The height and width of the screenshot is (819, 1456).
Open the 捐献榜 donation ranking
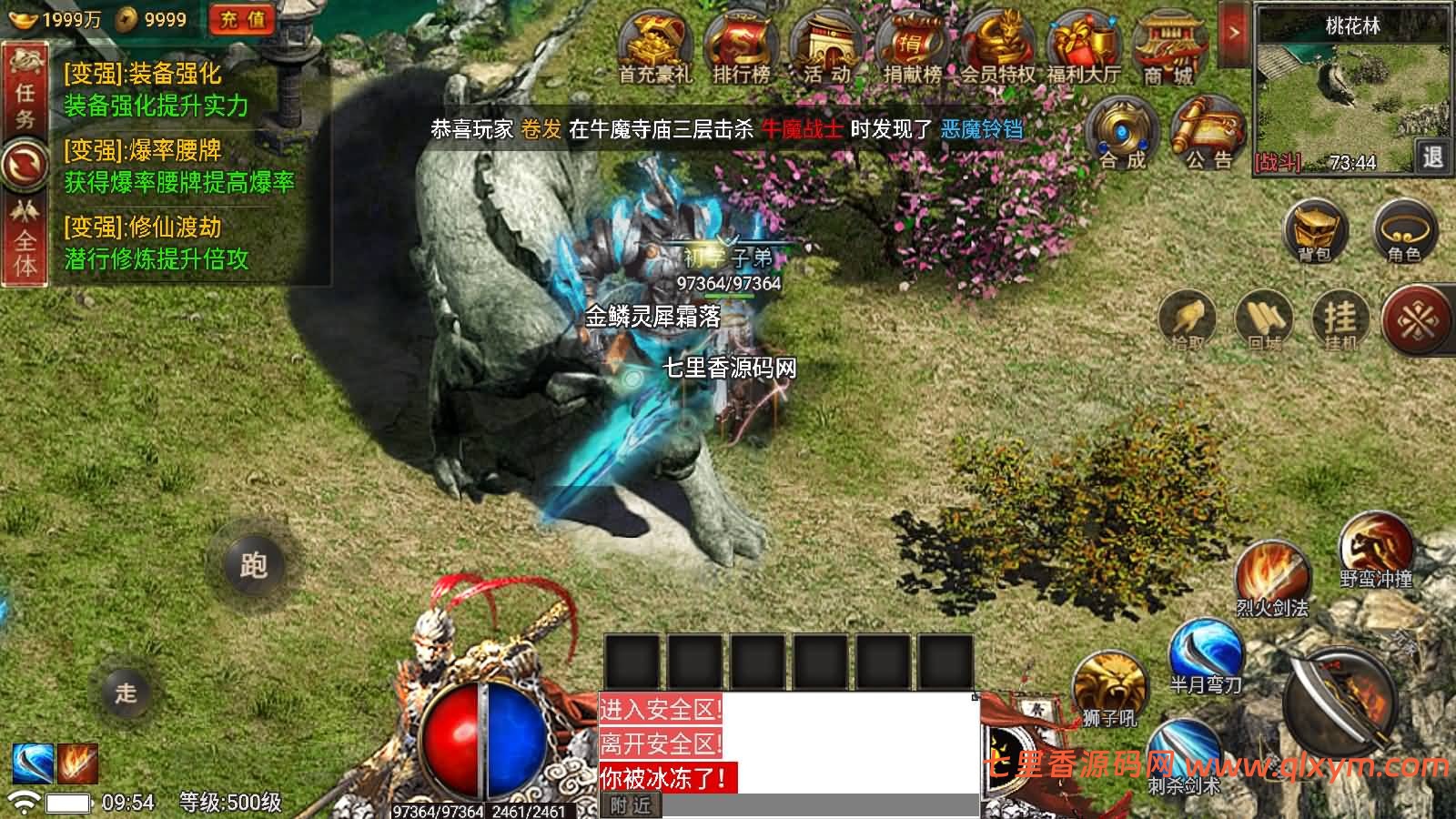click(913, 48)
